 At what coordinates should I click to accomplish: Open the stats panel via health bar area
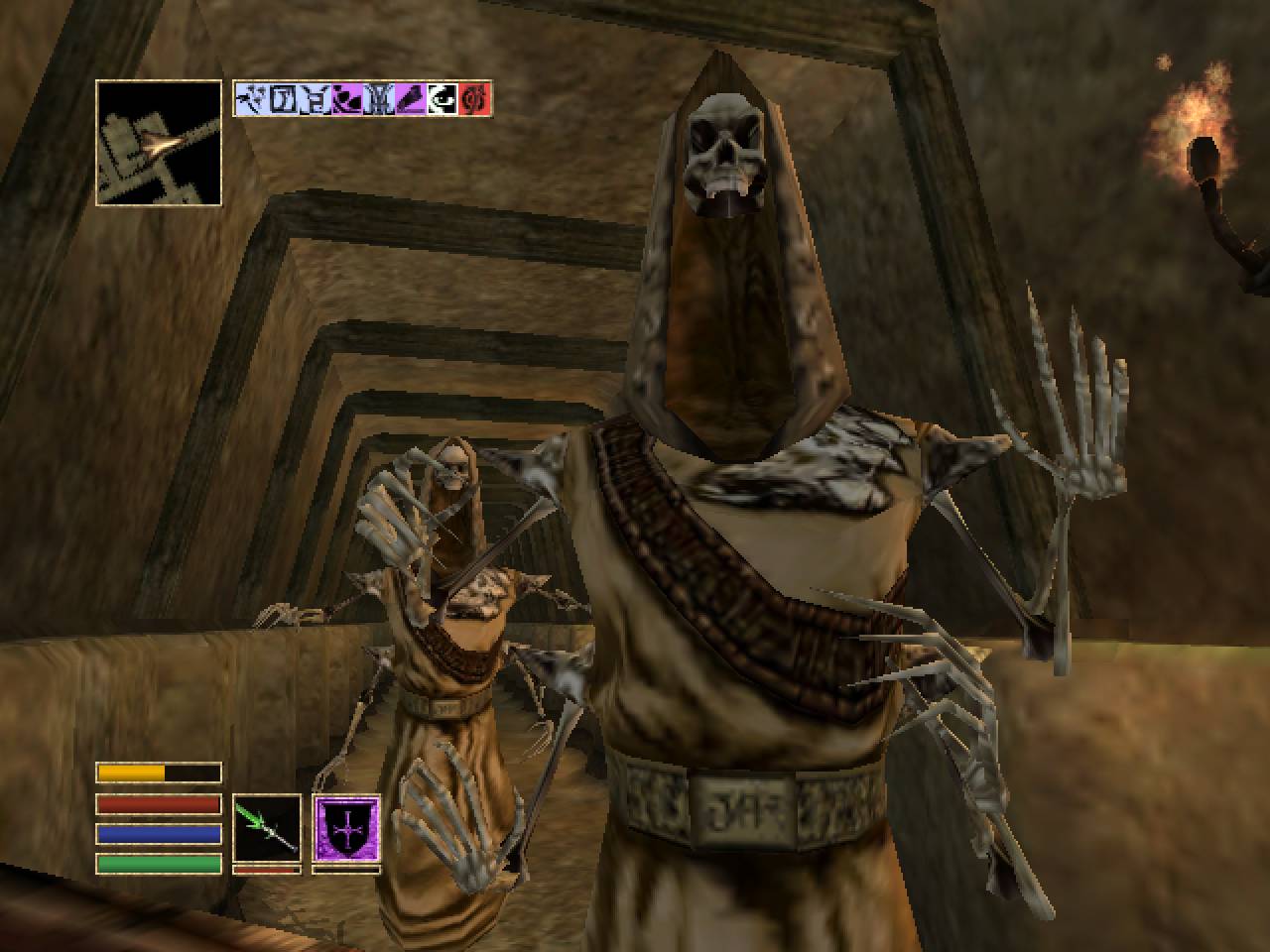point(159,803)
